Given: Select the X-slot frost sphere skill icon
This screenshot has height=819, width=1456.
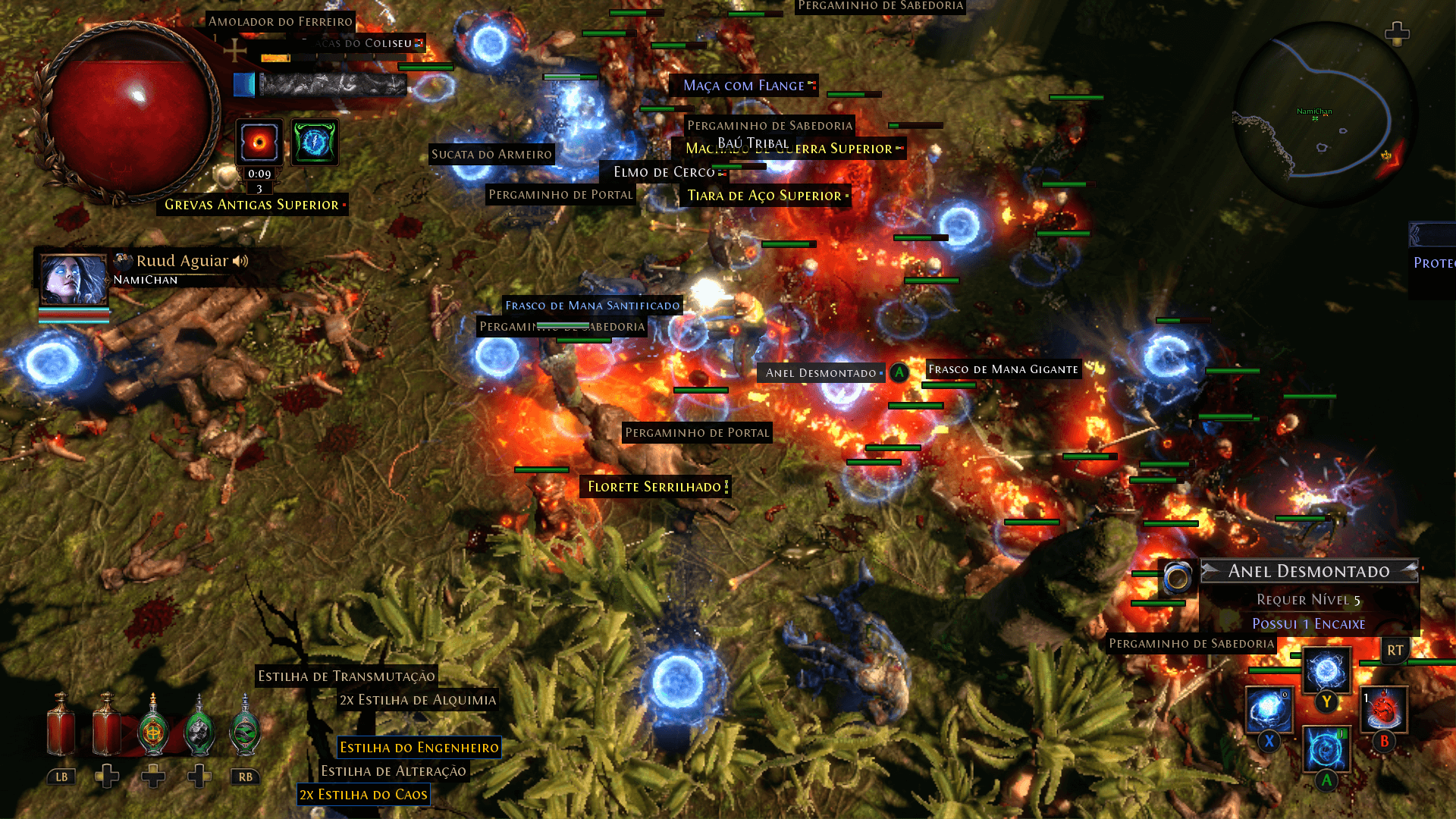Looking at the screenshot, I should pyautogui.click(x=1269, y=708).
